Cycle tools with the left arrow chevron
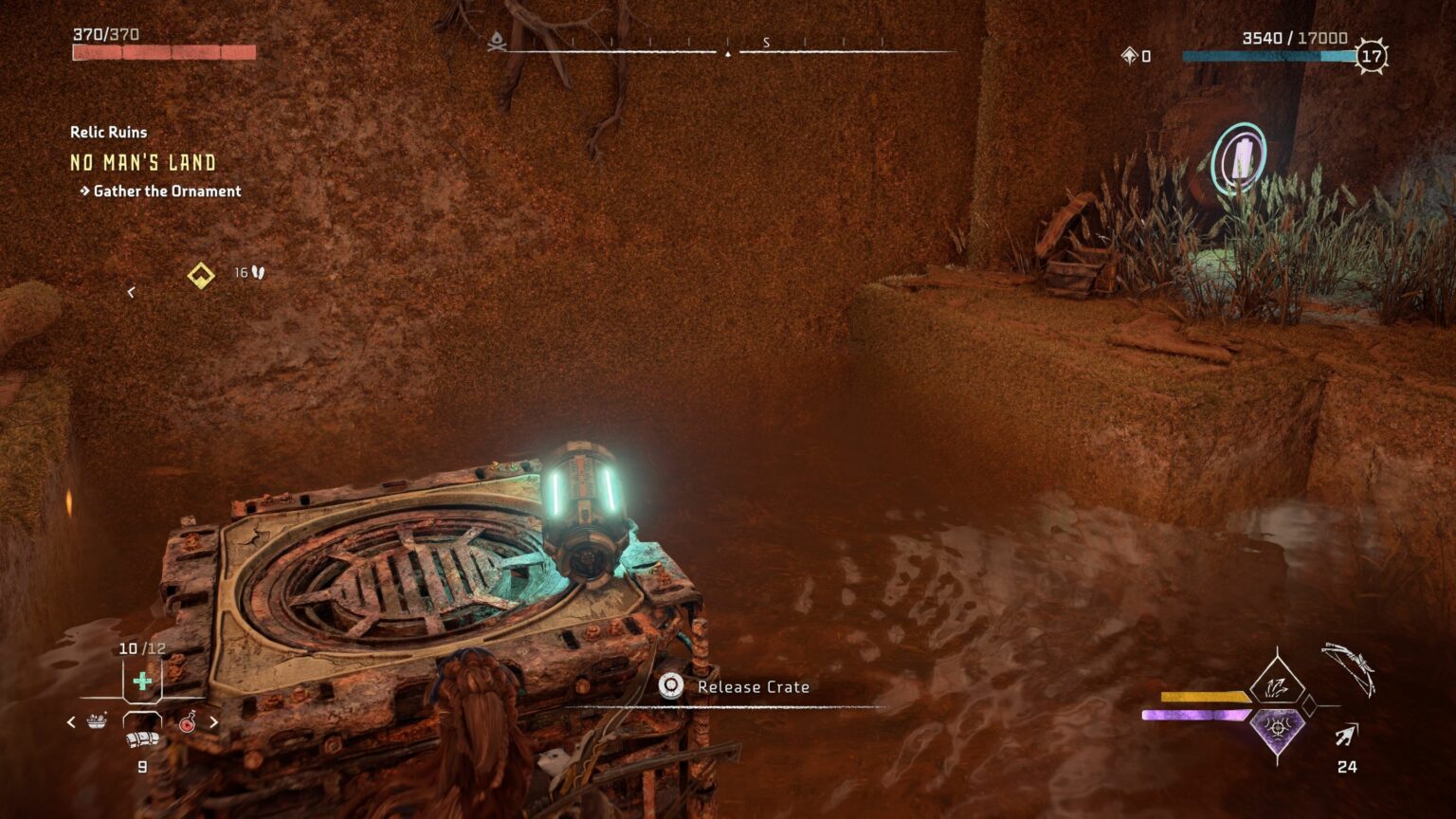The image size is (1456, 819). 71,720
